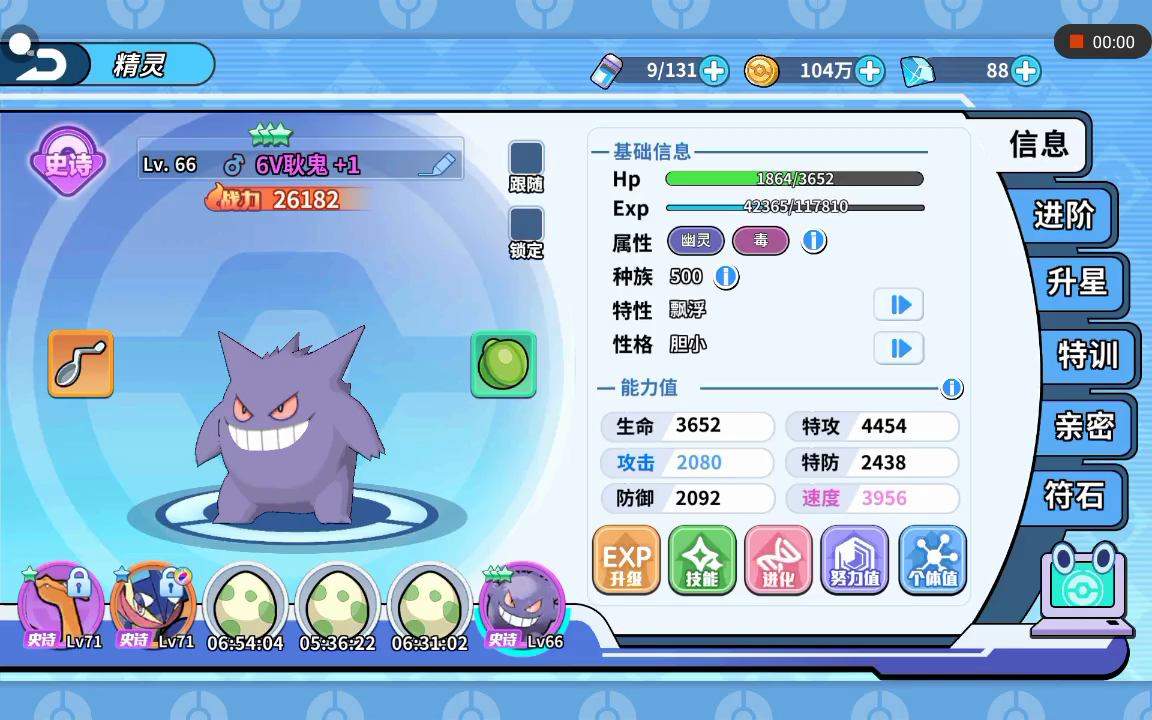
Task: Switch to the 符石 tab
Action: click(x=1075, y=495)
